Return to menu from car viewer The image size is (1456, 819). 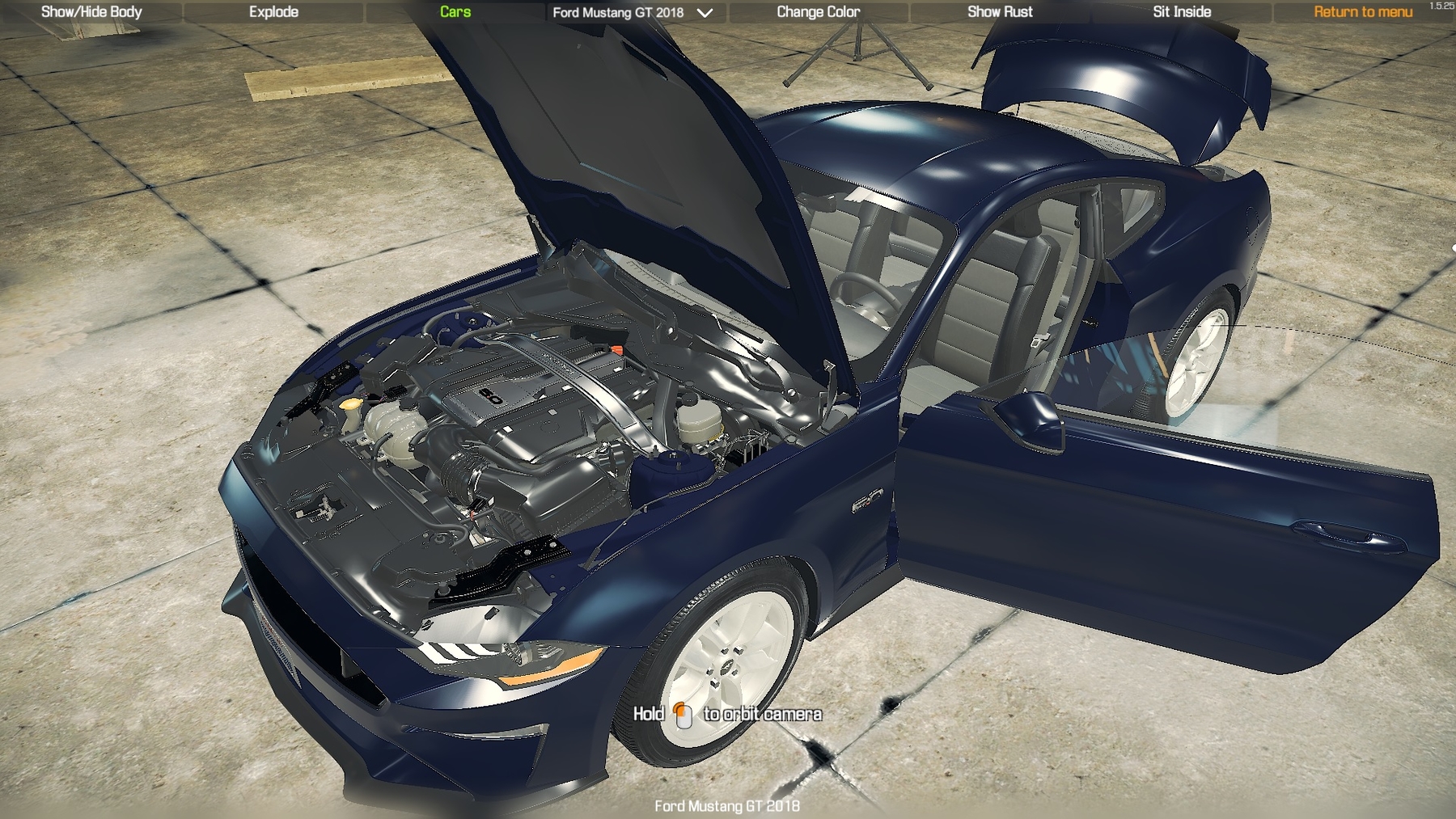click(x=1363, y=12)
